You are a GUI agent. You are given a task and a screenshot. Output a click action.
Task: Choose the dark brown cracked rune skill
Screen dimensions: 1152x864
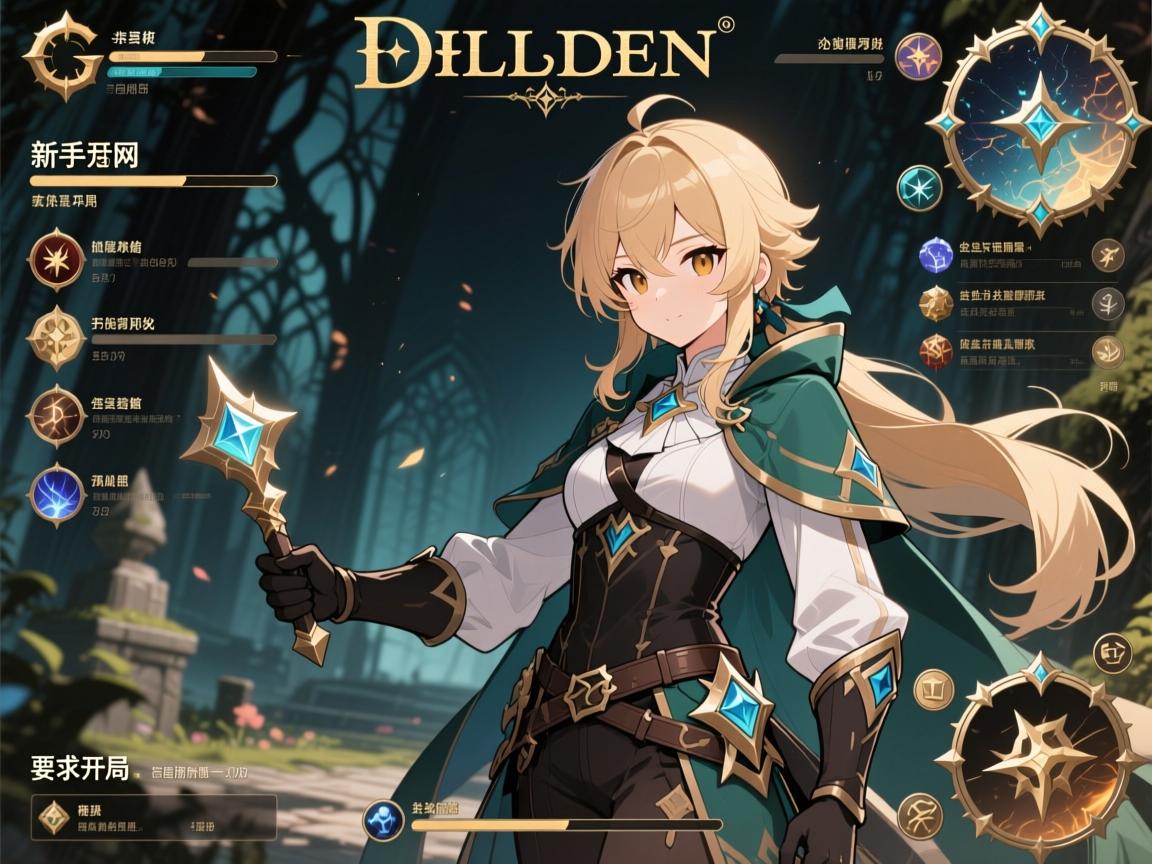[x=57, y=414]
